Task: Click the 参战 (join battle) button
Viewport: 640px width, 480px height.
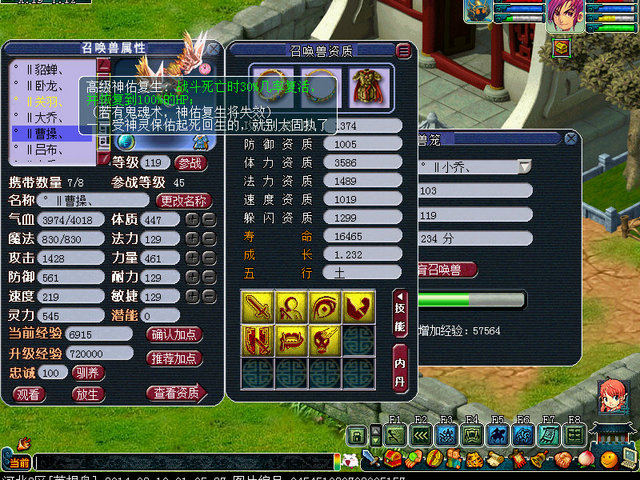Action: point(191,163)
